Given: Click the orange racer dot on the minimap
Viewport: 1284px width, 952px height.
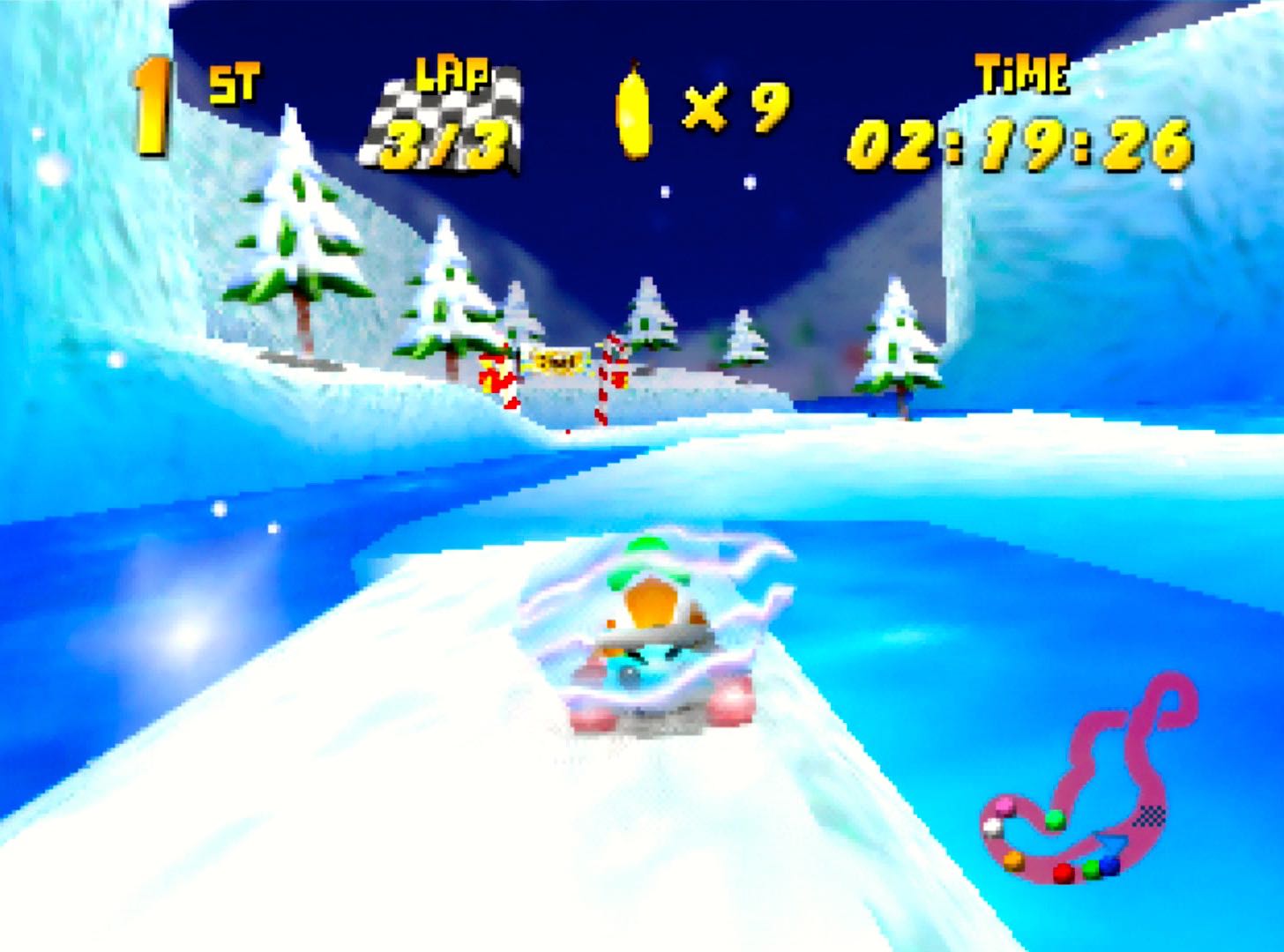Looking at the screenshot, I should point(1013,861).
